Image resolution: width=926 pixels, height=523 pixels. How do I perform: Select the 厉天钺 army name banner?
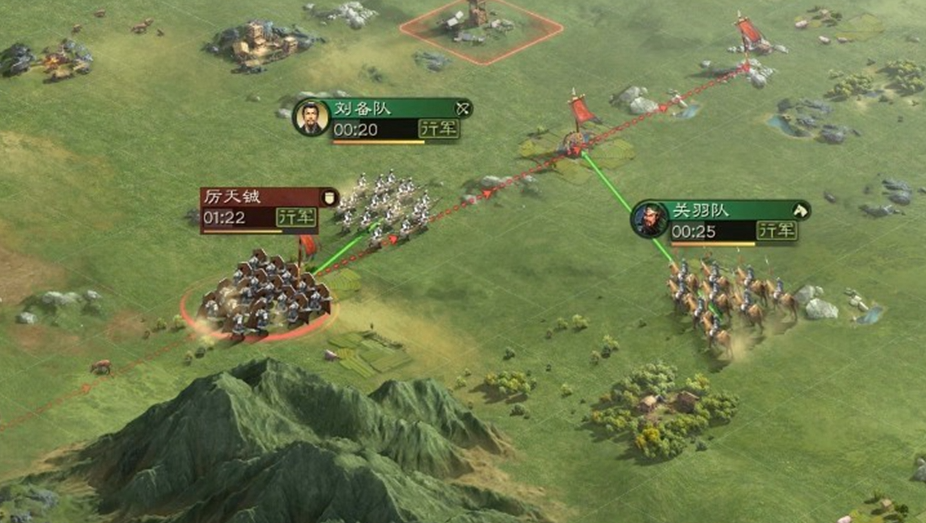pos(231,196)
